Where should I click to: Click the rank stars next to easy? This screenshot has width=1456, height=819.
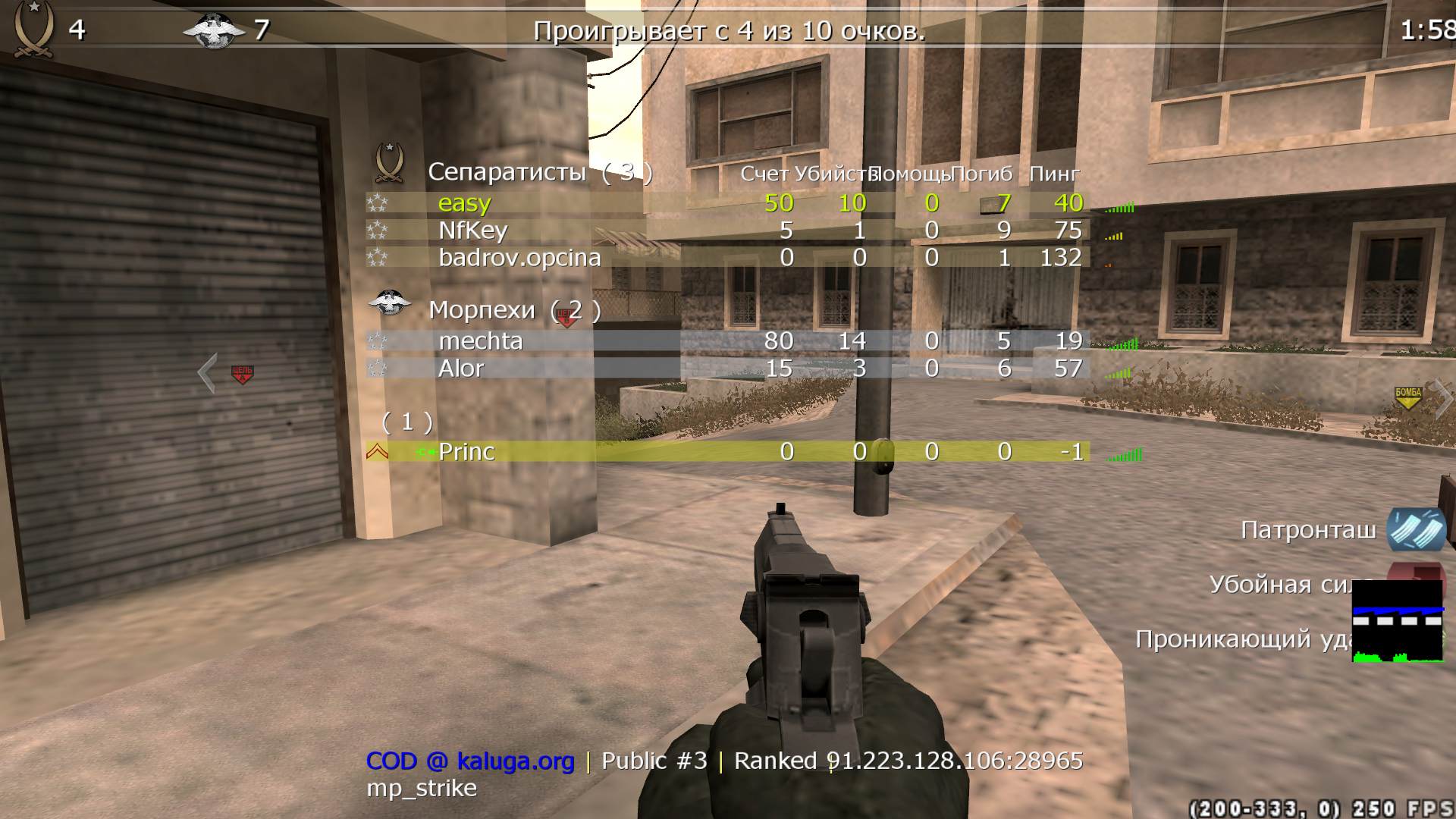coord(377,202)
